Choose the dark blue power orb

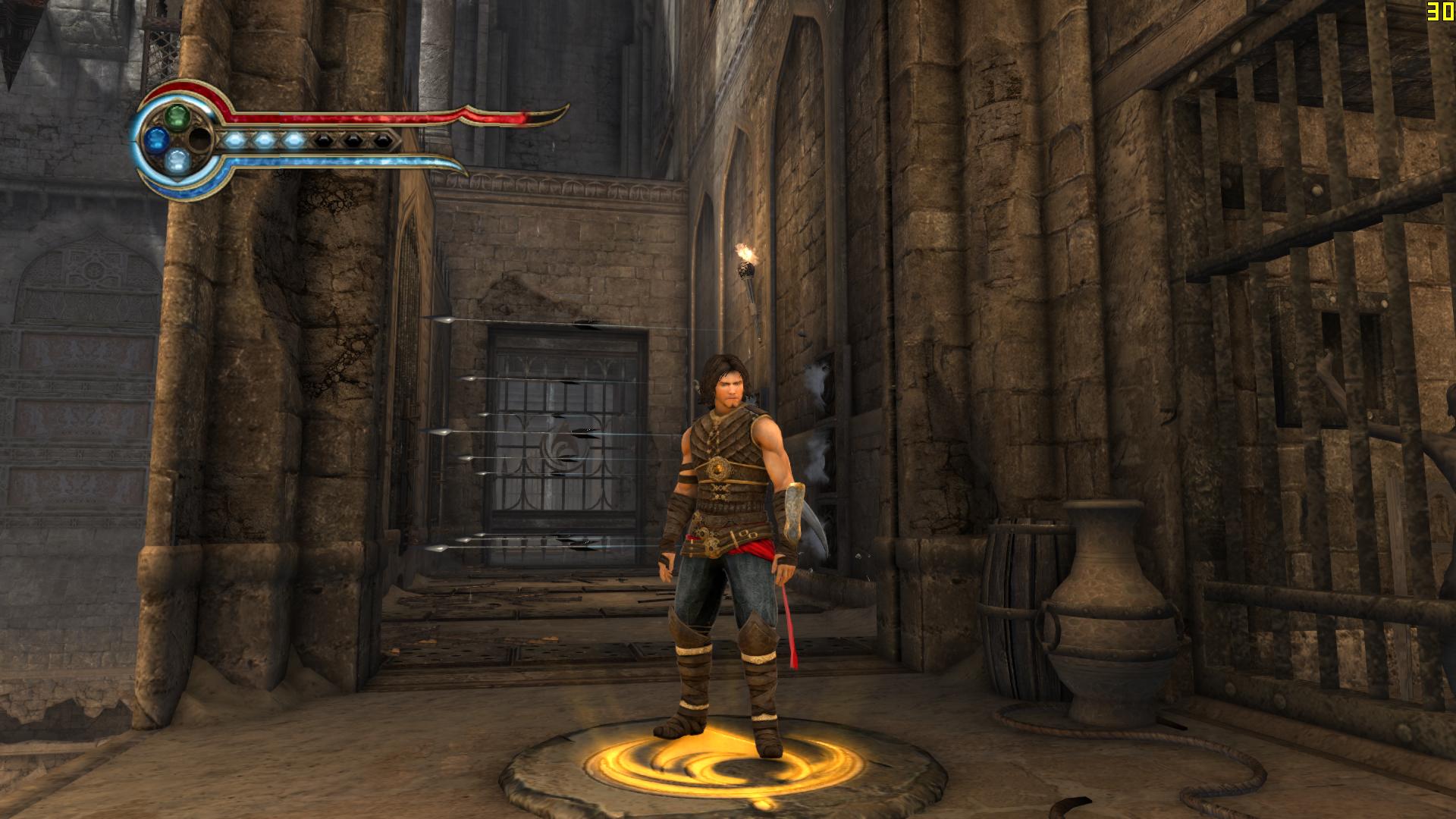[x=156, y=139]
